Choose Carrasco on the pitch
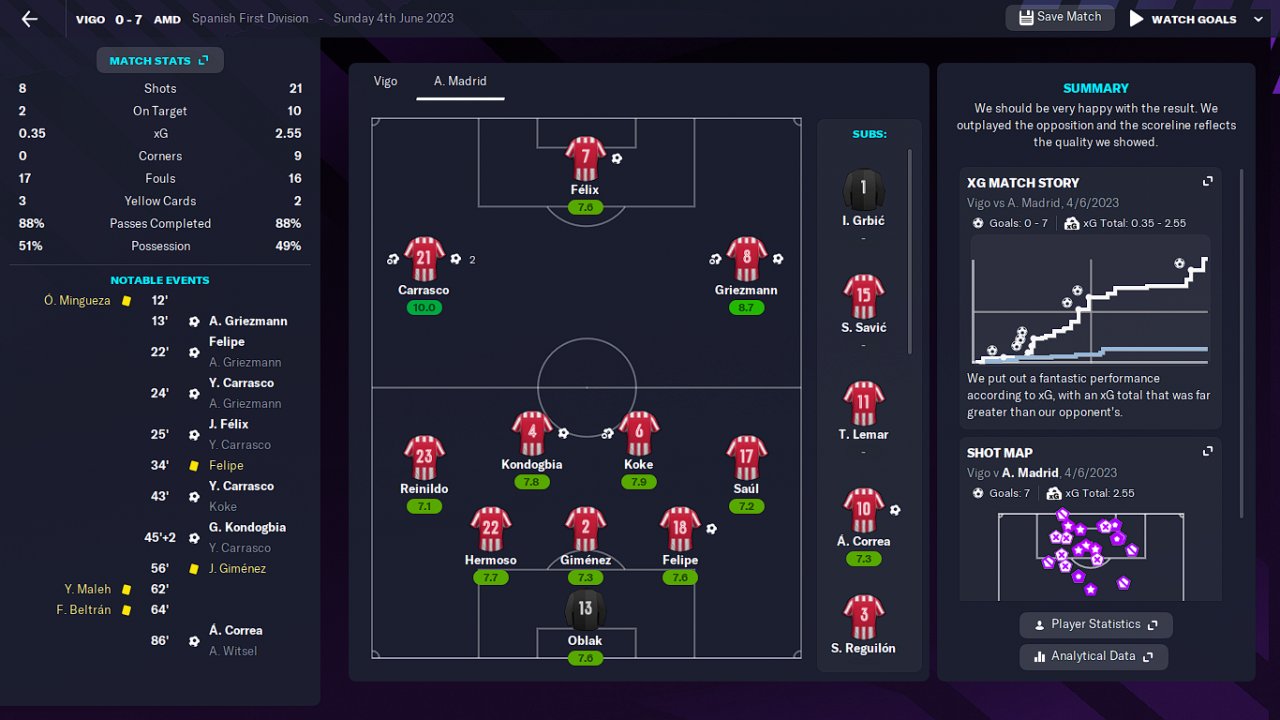This screenshot has height=720, width=1280. 424,260
